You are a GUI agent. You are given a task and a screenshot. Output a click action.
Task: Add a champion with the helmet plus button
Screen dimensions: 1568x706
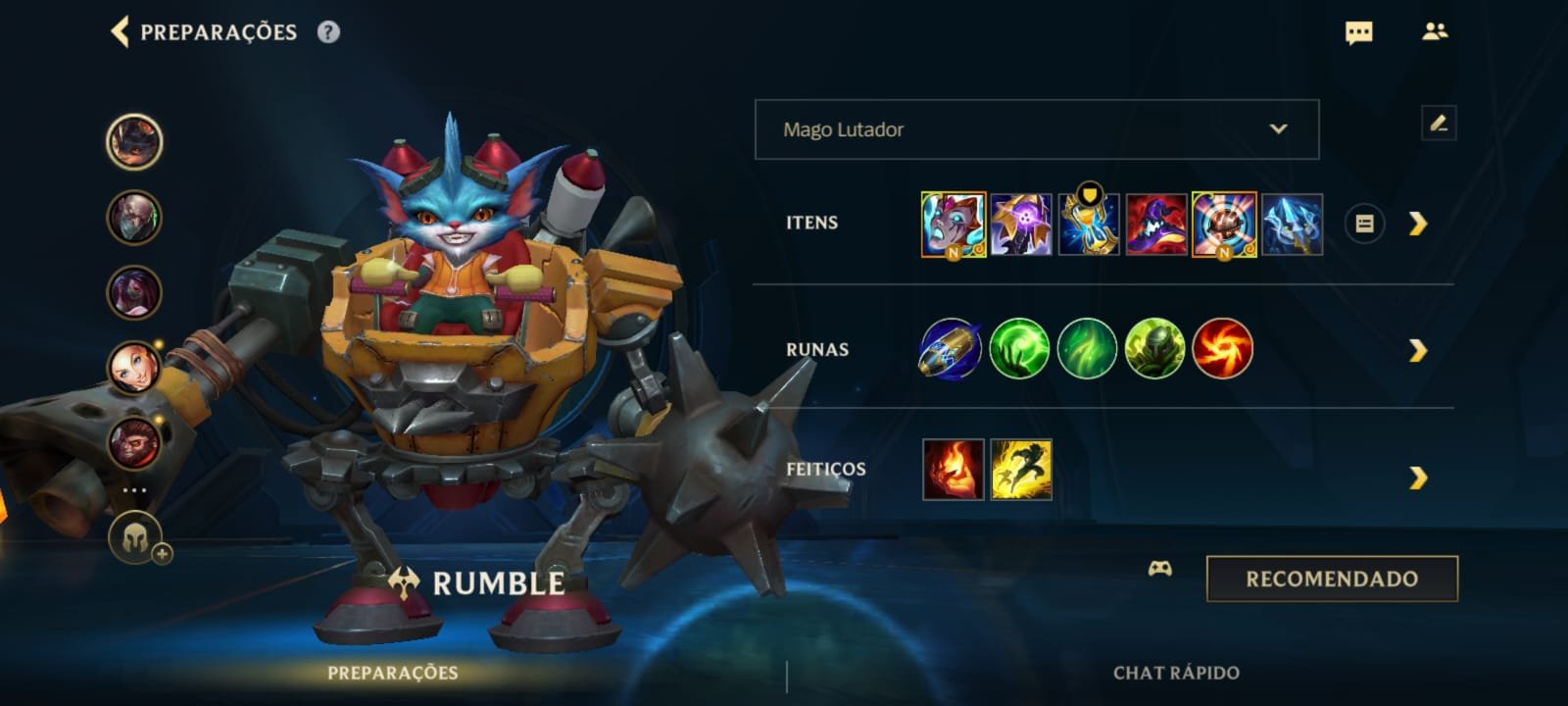136,537
